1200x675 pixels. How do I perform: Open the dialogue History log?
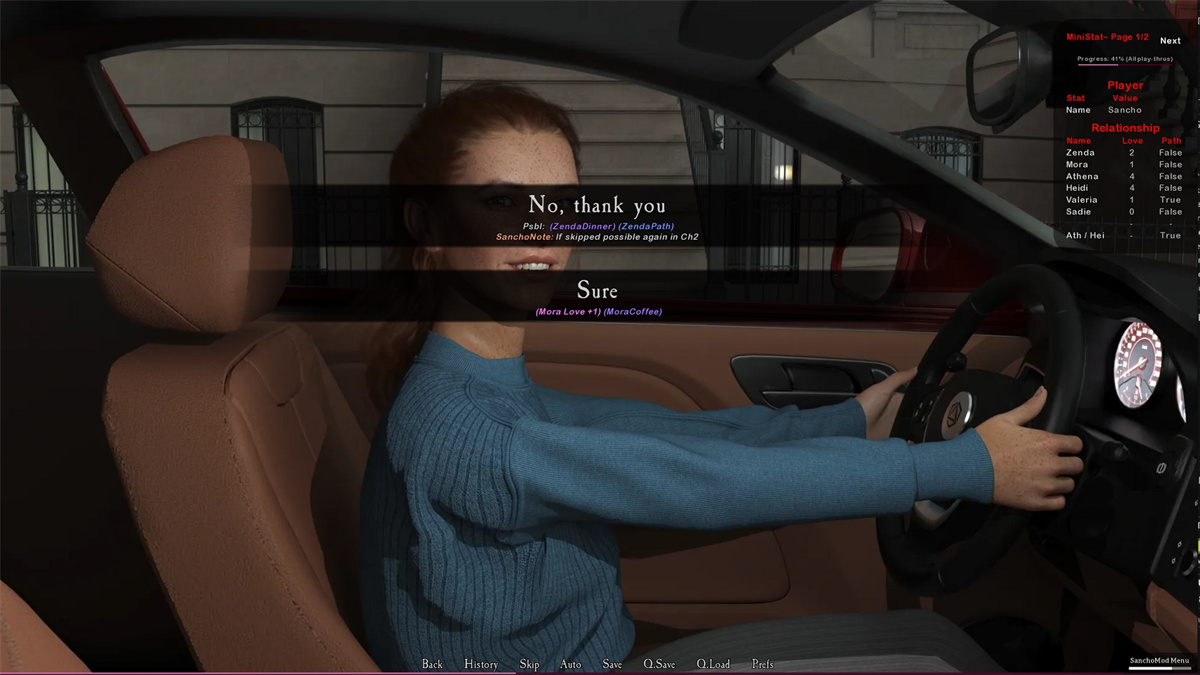point(481,664)
